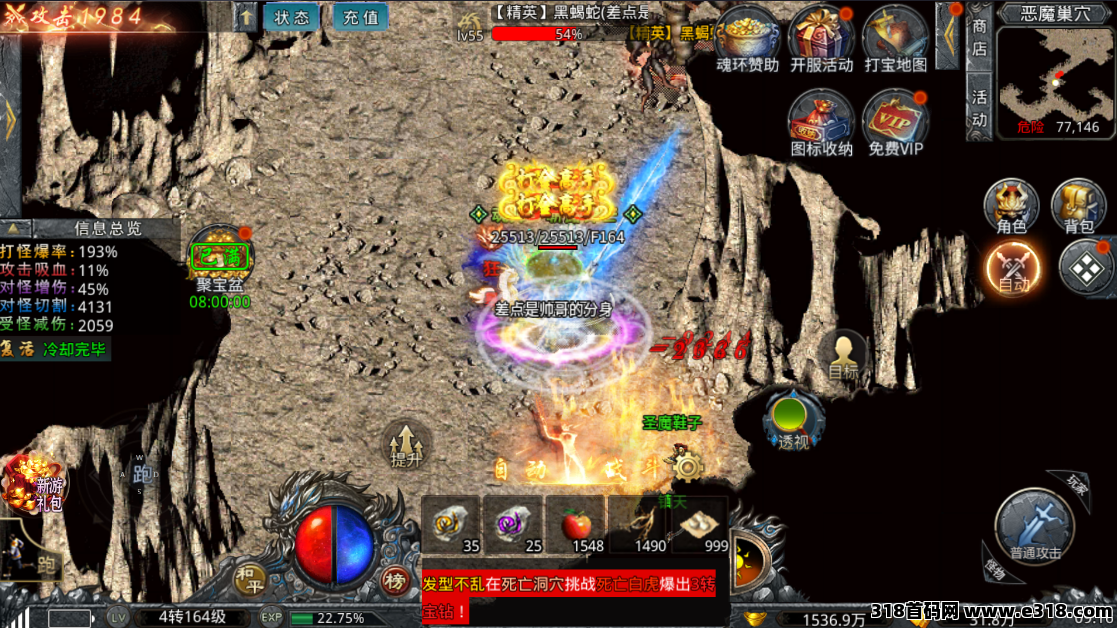The image size is (1117, 628).
Task: Tap the 提升 upgrade arrows button
Action: point(407,444)
